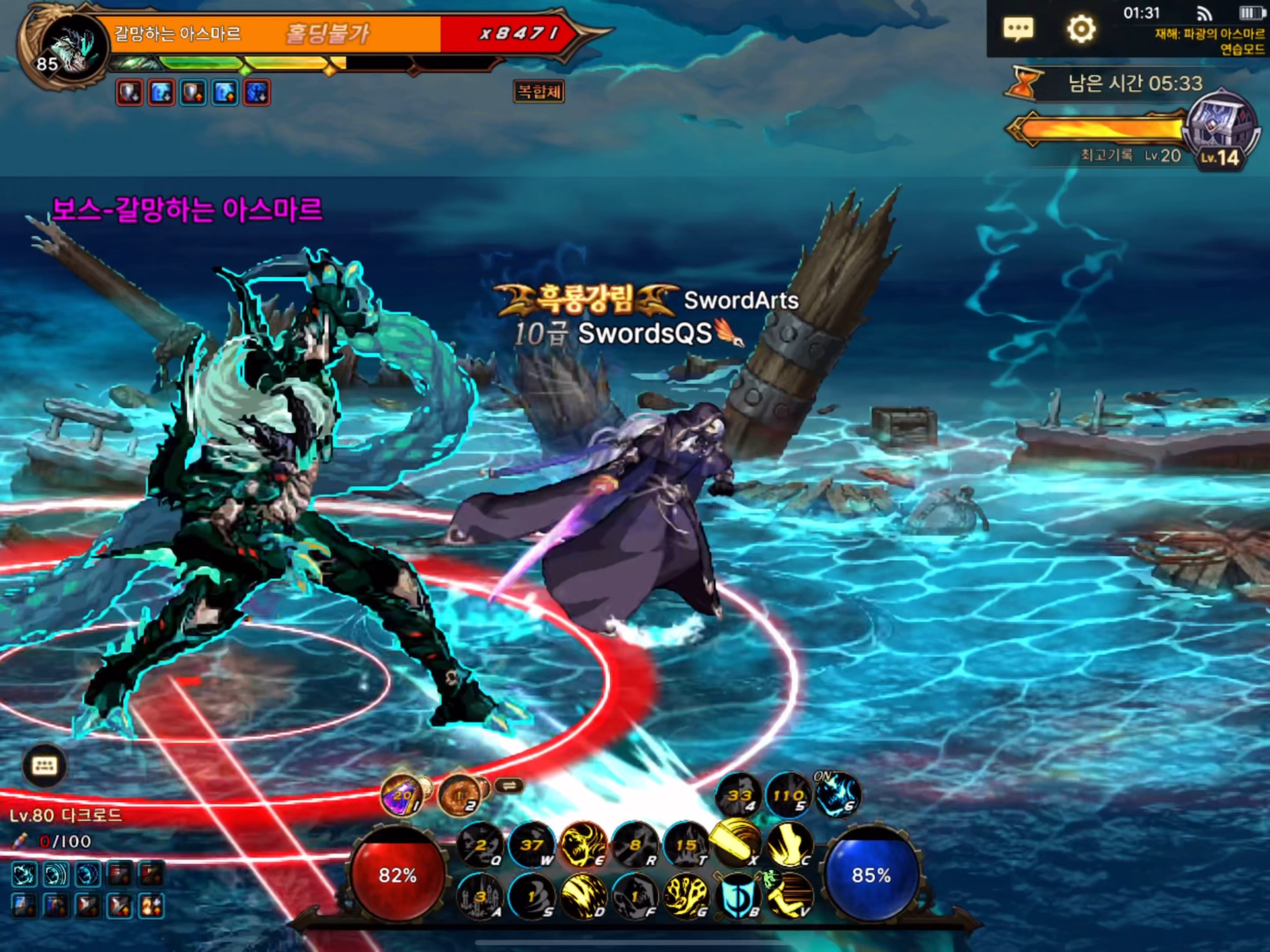Open the chat speech-bubble button
1270x952 pixels.
point(1018,29)
